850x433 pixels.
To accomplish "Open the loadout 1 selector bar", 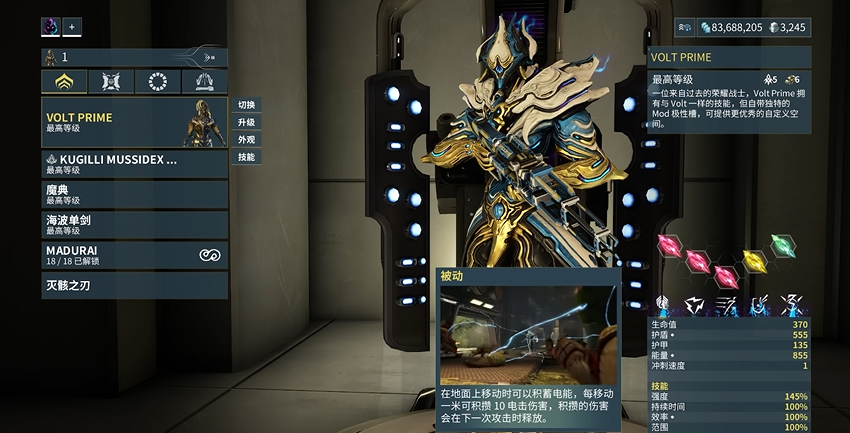I will pyautogui.click(x=134, y=58).
